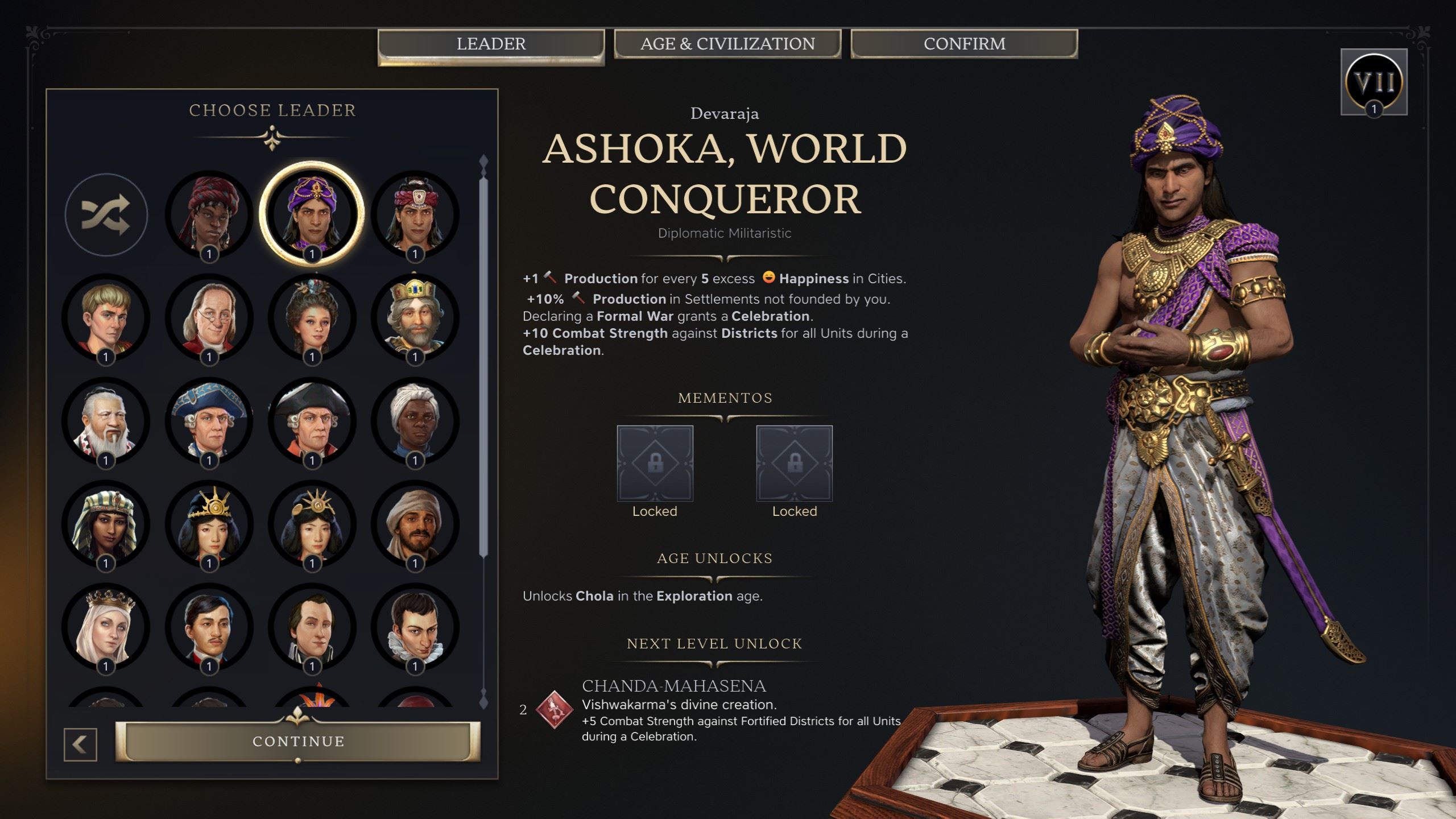1456x819 pixels.
Task: Pick the woman in striped Egyptian headdress
Action: [x=106, y=524]
